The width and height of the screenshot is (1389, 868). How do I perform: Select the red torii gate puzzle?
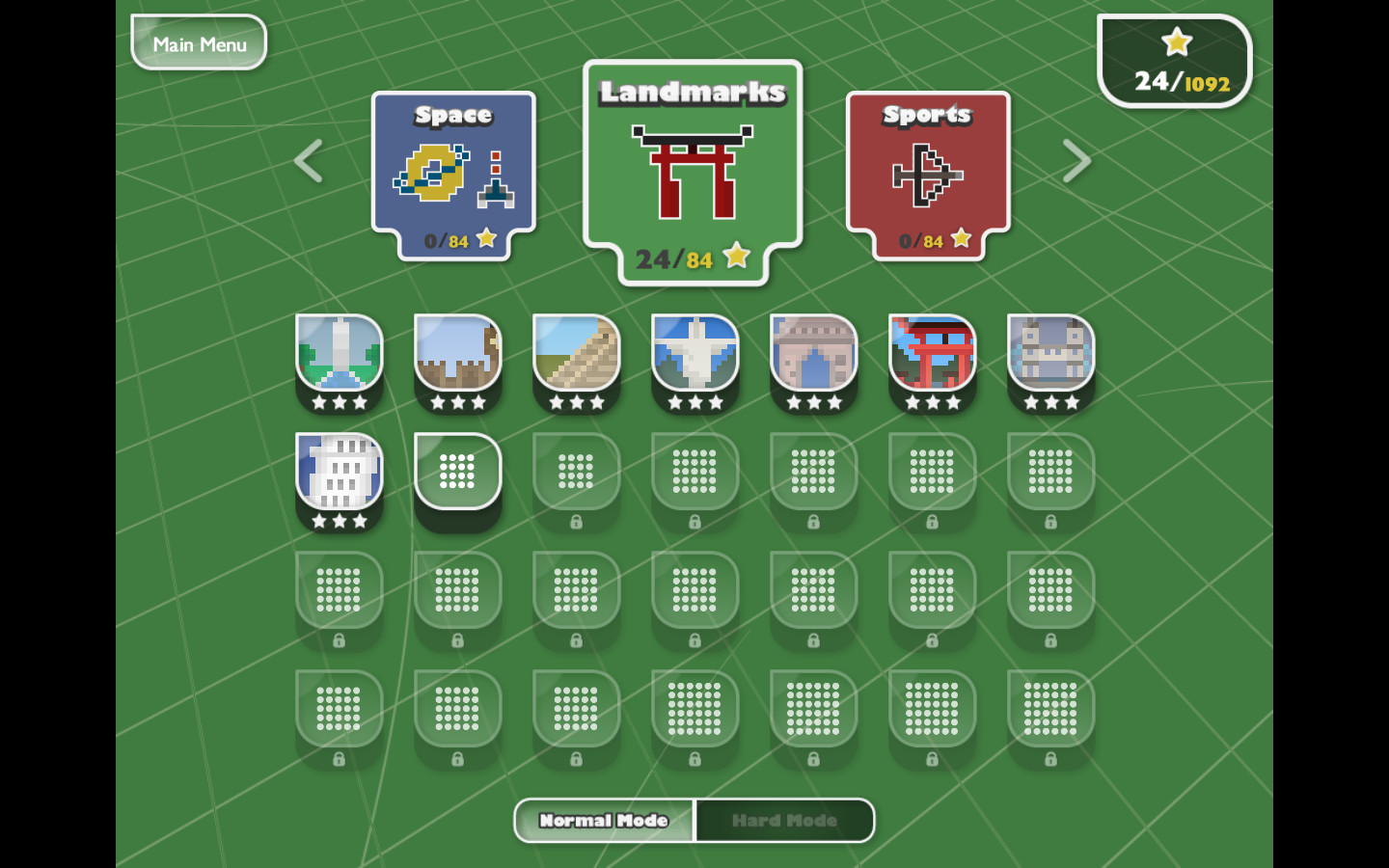point(932,362)
